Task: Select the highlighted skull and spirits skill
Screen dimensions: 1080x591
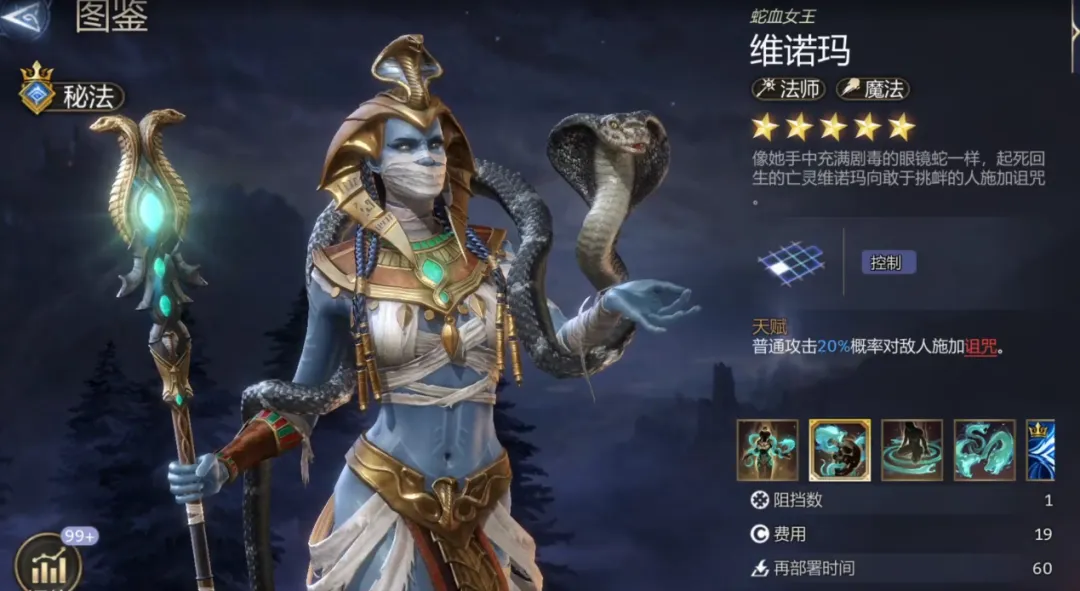Action: 839,450
